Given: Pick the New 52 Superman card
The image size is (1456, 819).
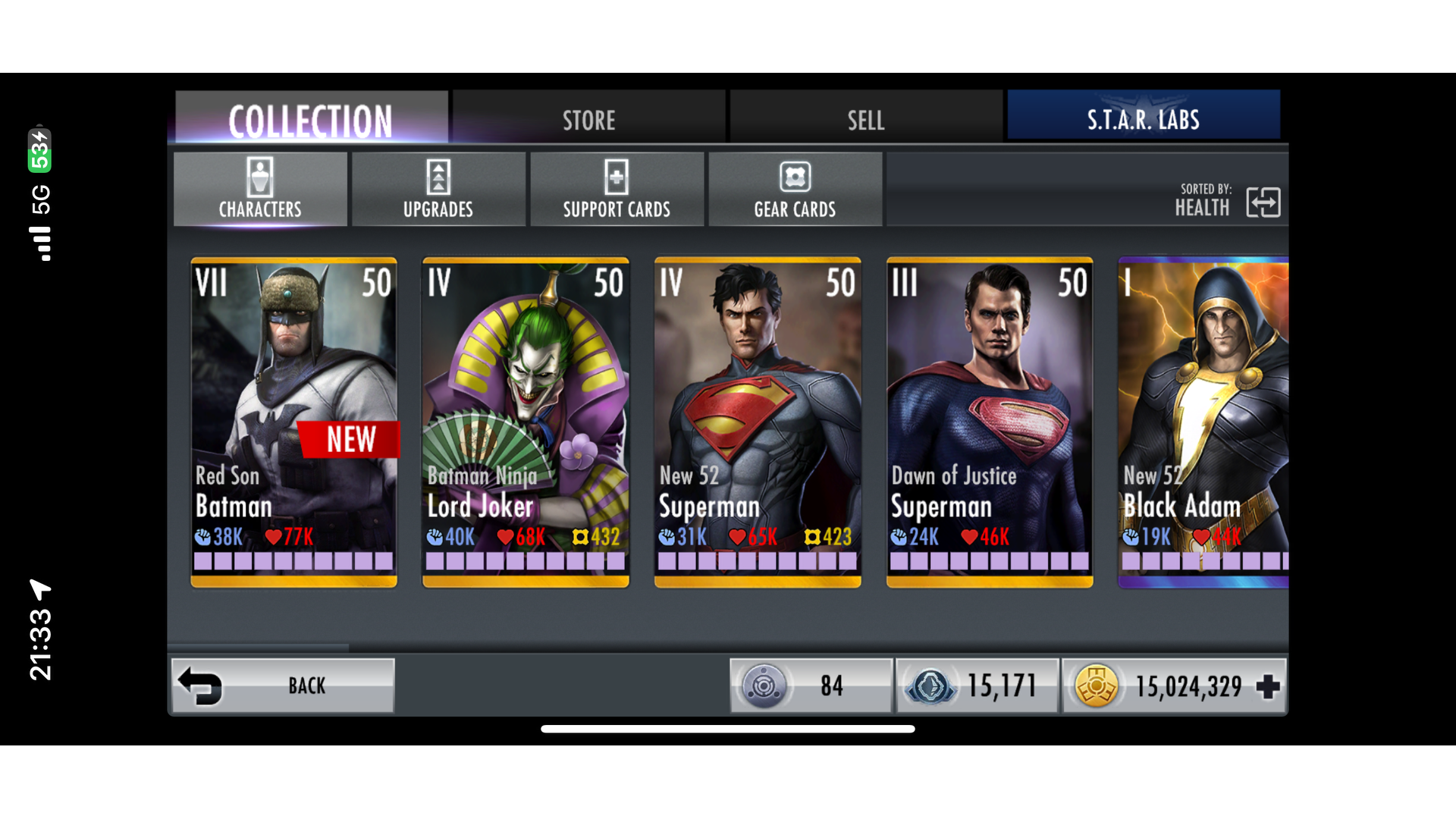Looking at the screenshot, I should [x=758, y=422].
